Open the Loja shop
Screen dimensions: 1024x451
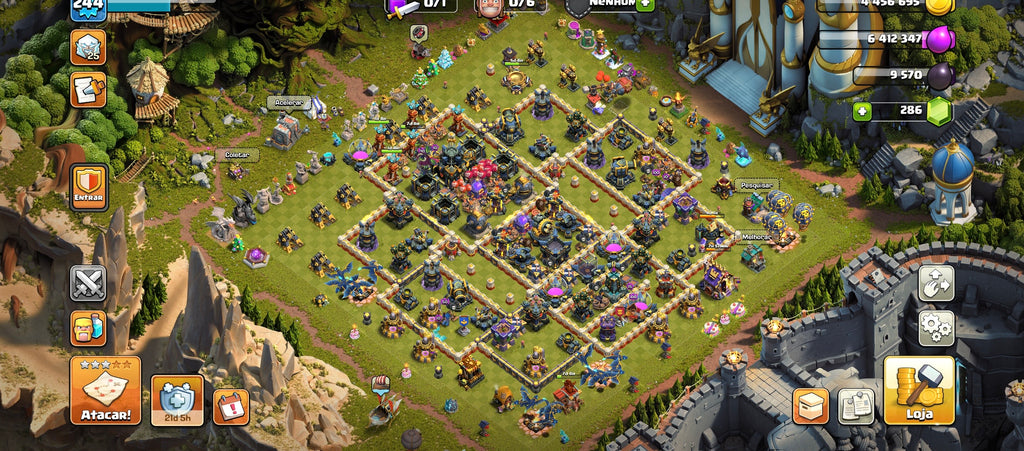pyautogui.click(x=919, y=390)
